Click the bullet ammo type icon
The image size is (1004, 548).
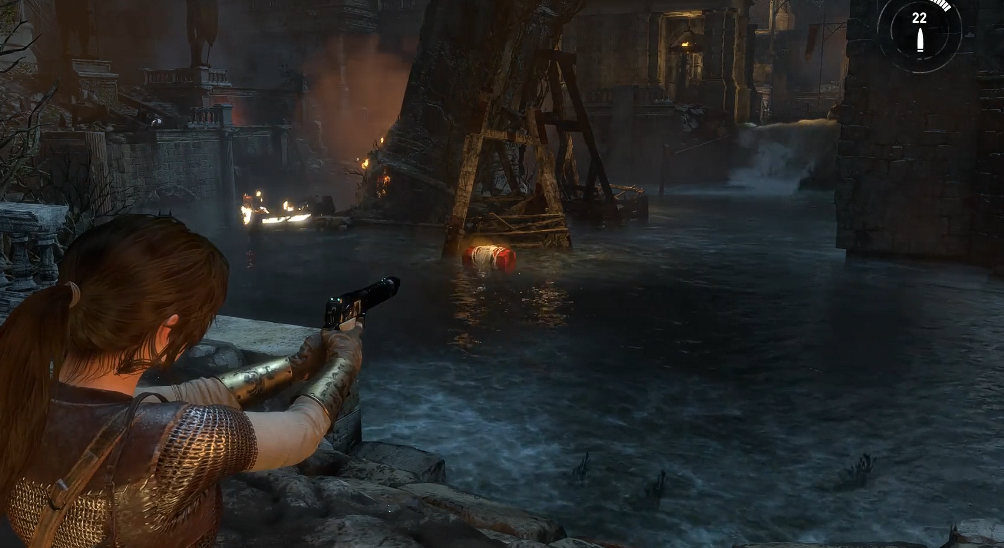pos(919,41)
